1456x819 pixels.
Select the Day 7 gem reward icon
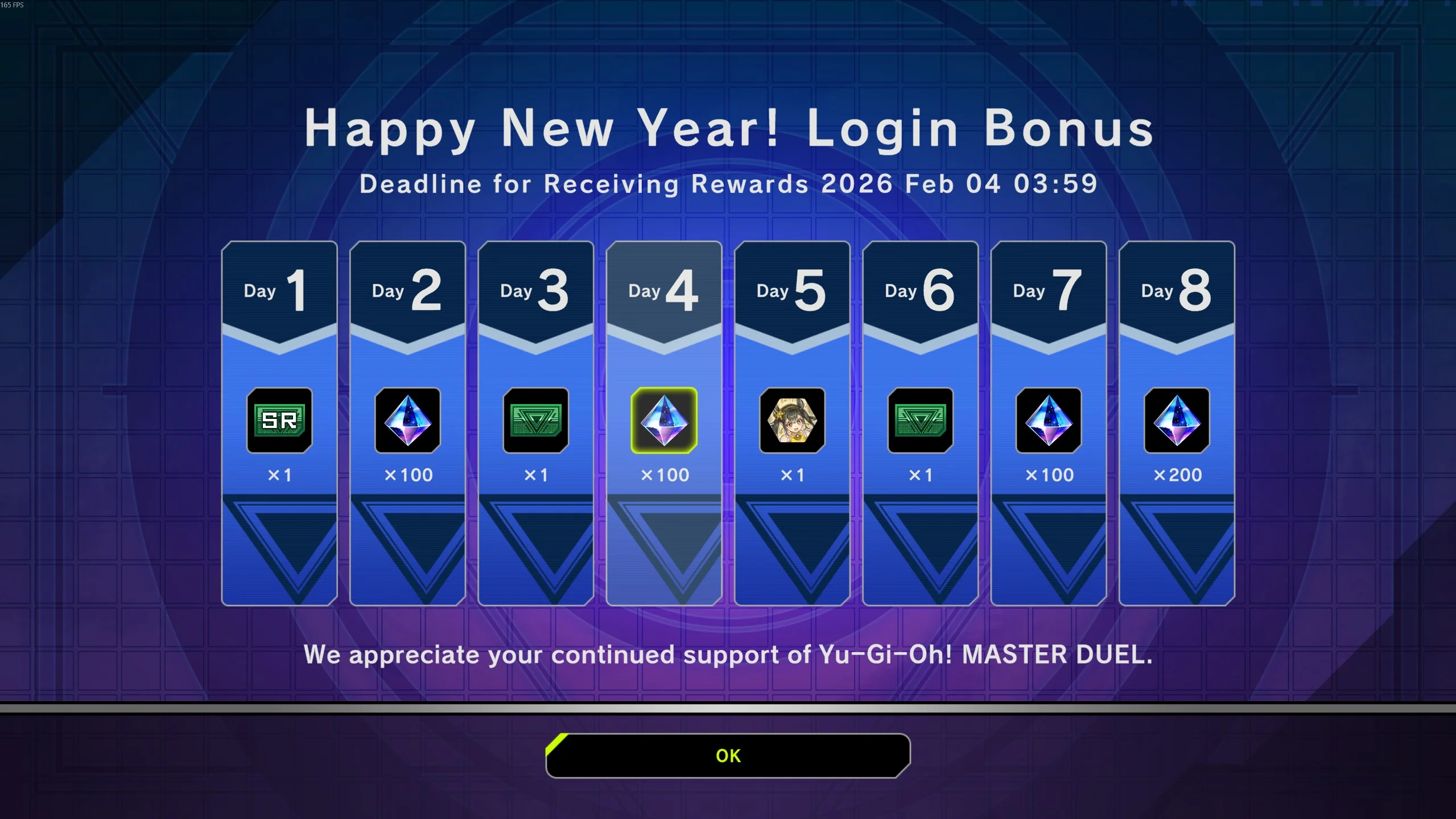[x=1049, y=421]
